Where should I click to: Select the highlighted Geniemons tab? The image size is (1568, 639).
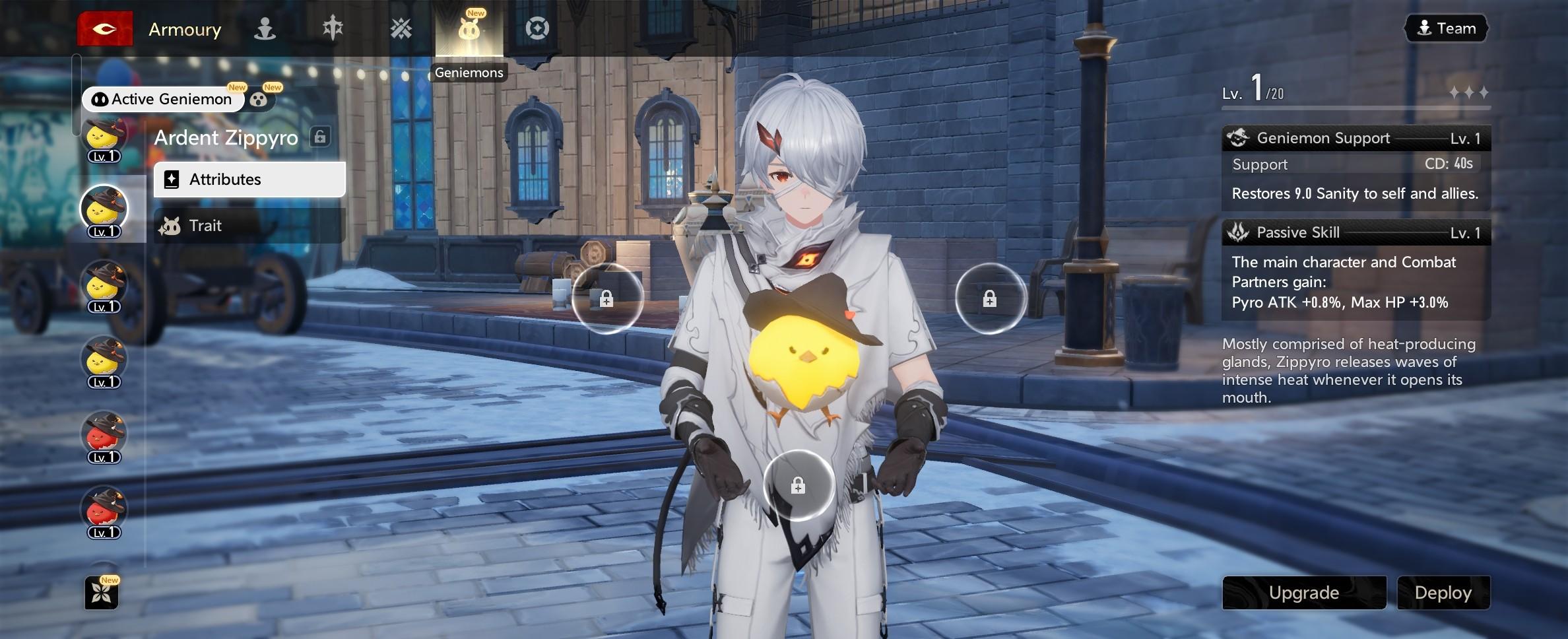469,30
